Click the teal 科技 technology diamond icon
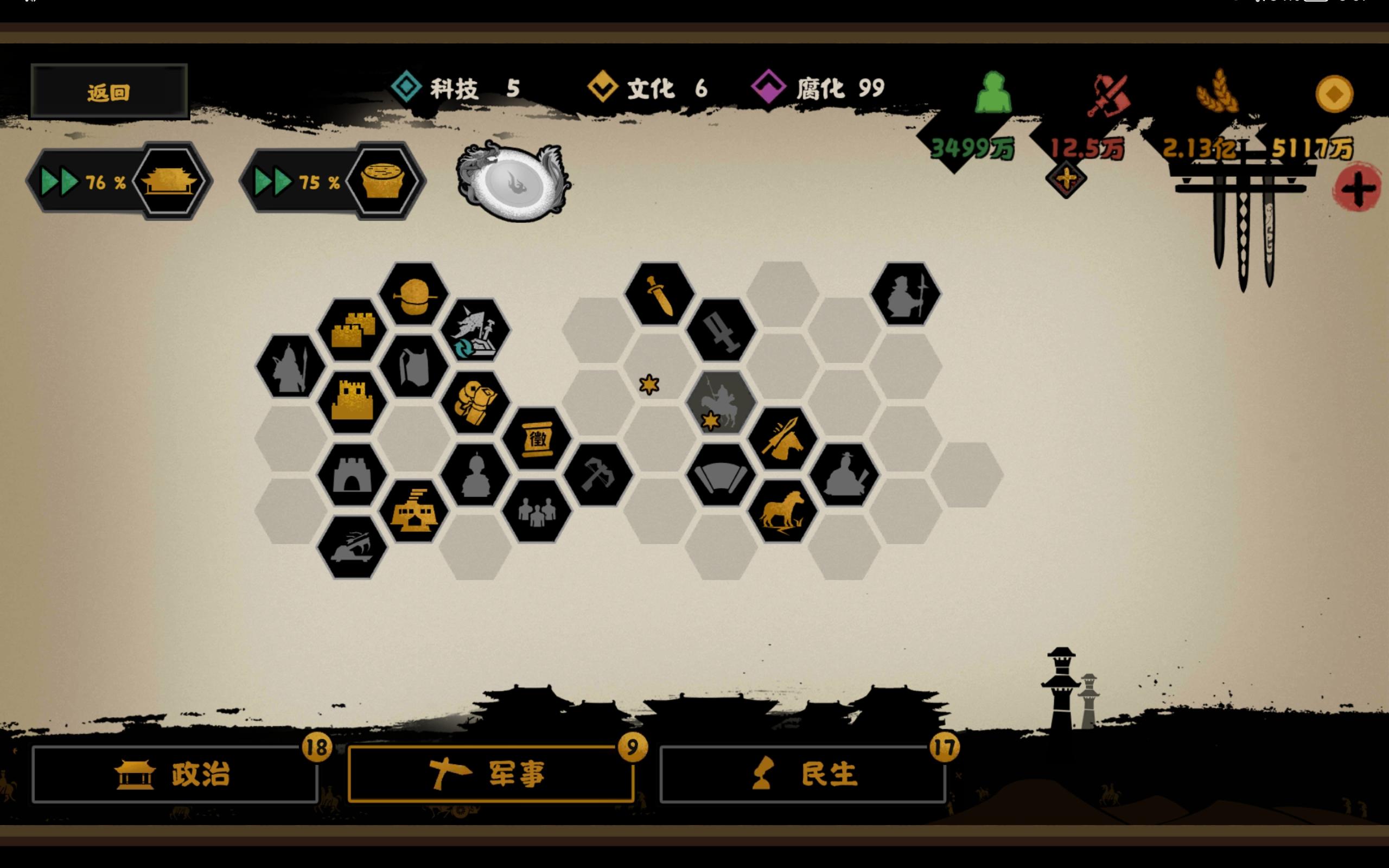The image size is (1389, 868). click(407, 87)
